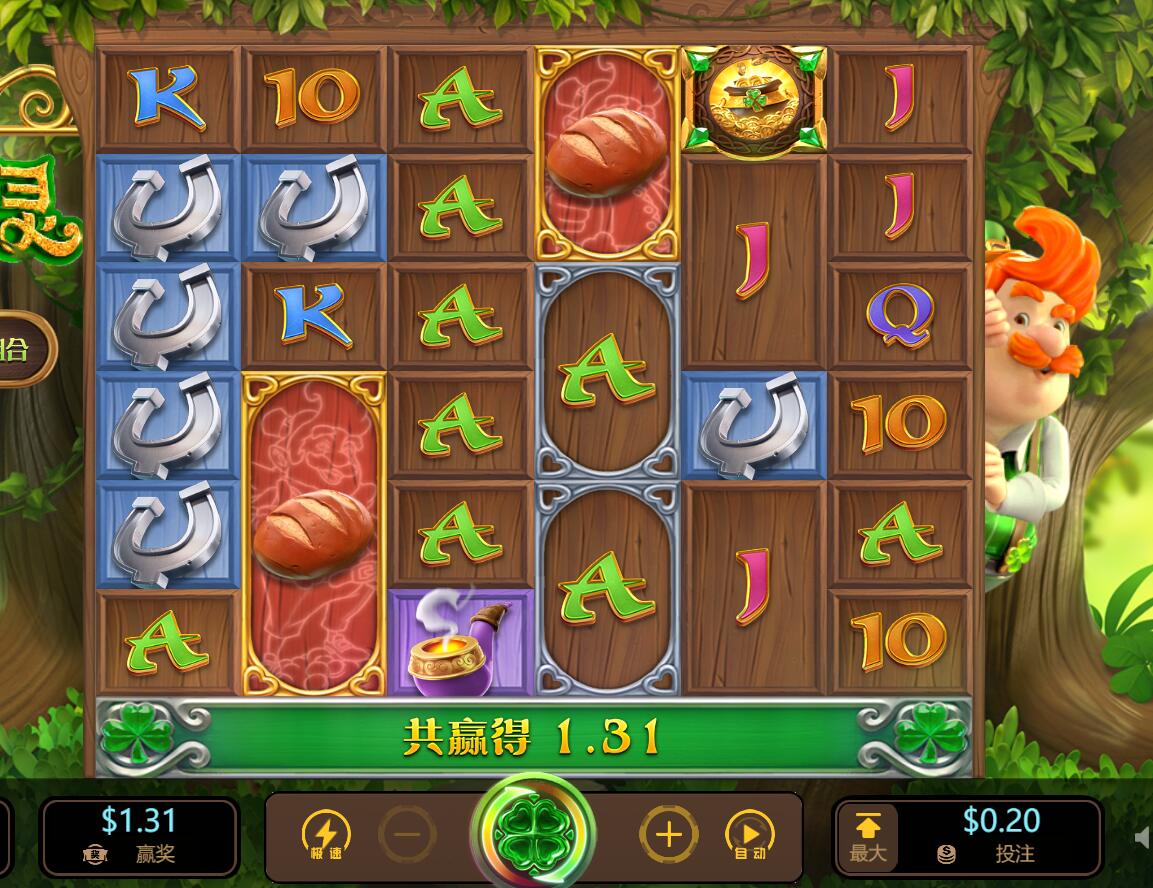
Task: Toggle turbo spin lightning button
Action: pos(326,834)
